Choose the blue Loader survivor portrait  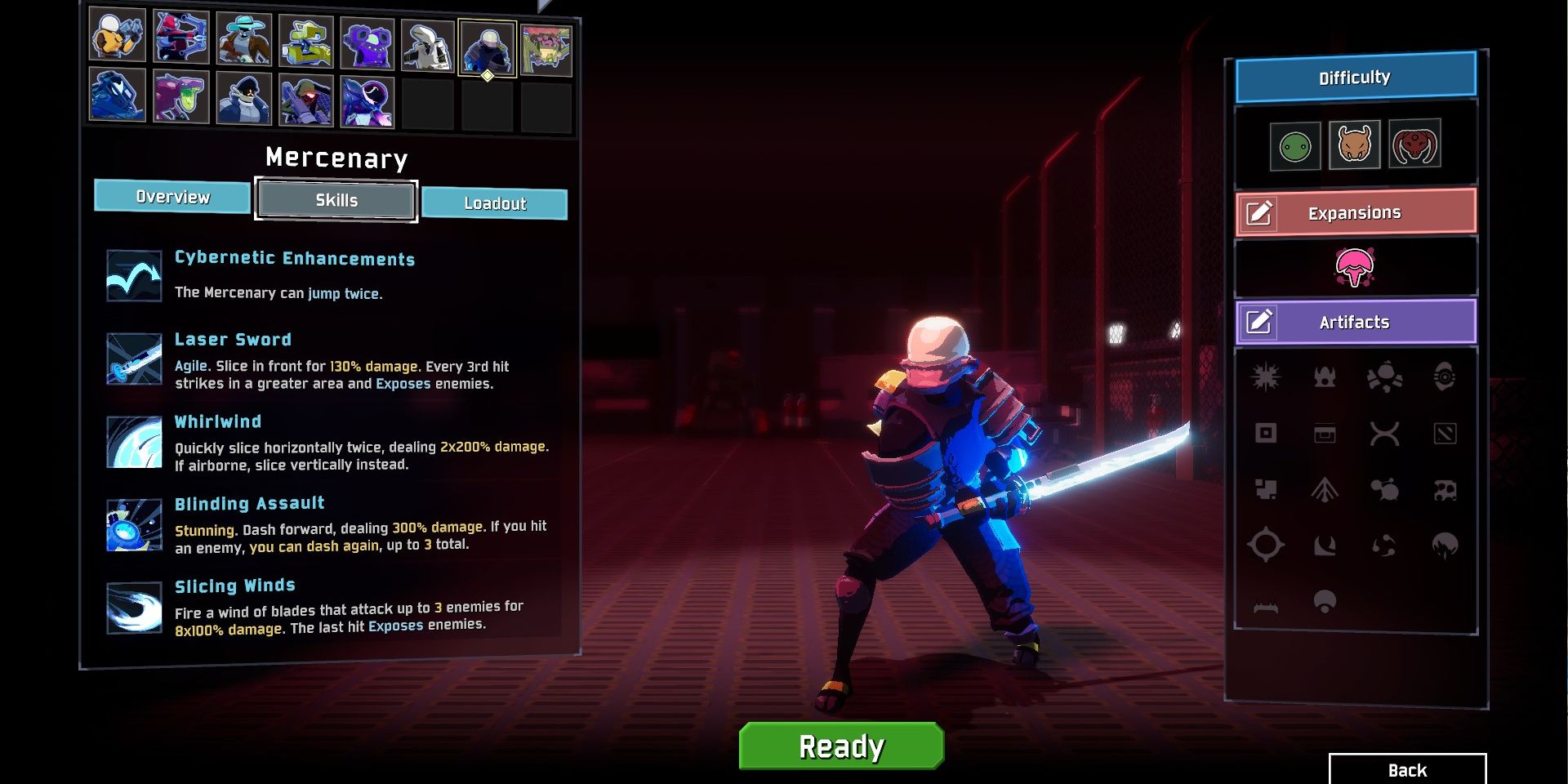118,94
